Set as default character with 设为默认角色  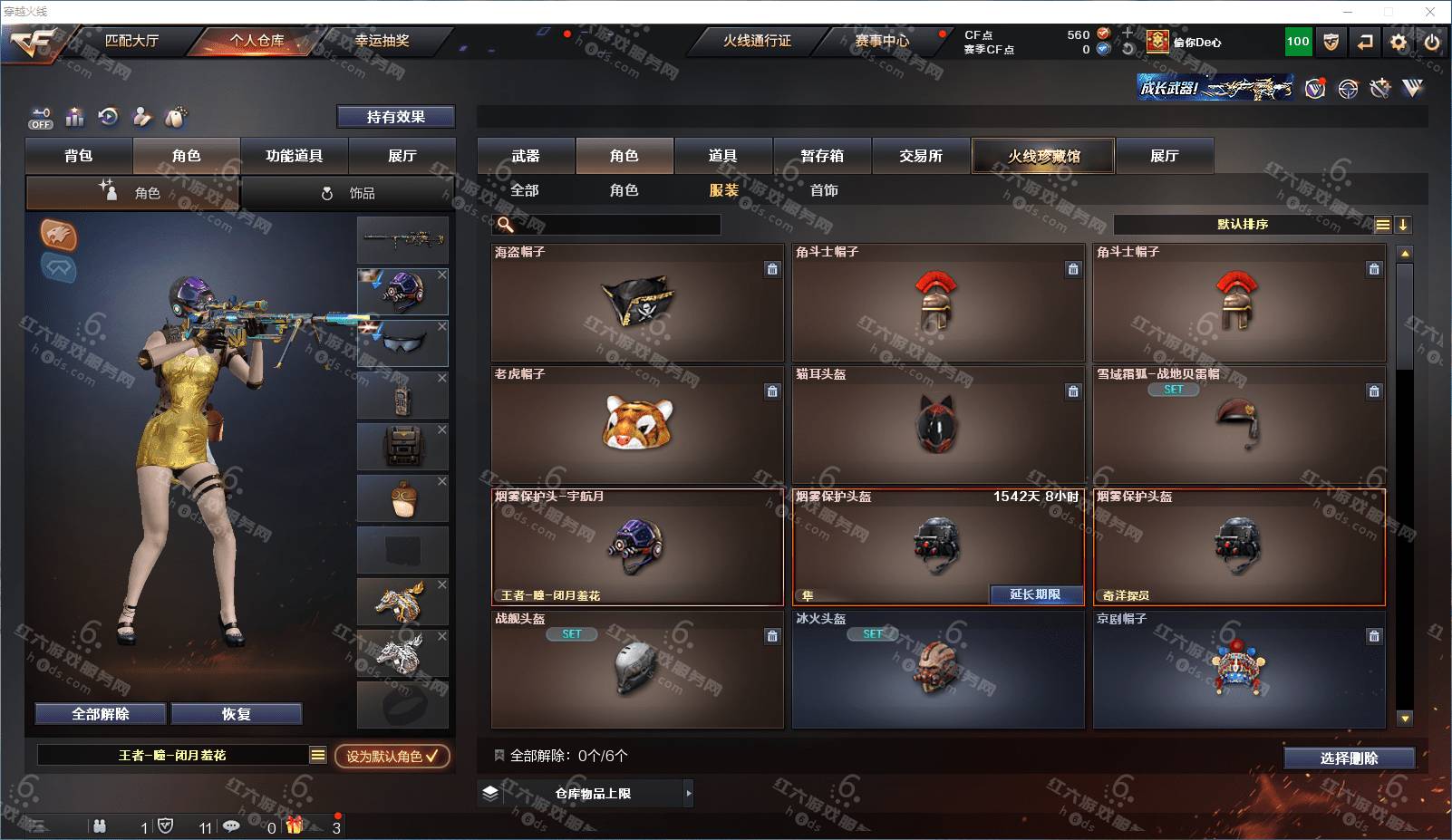coord(392,756)
